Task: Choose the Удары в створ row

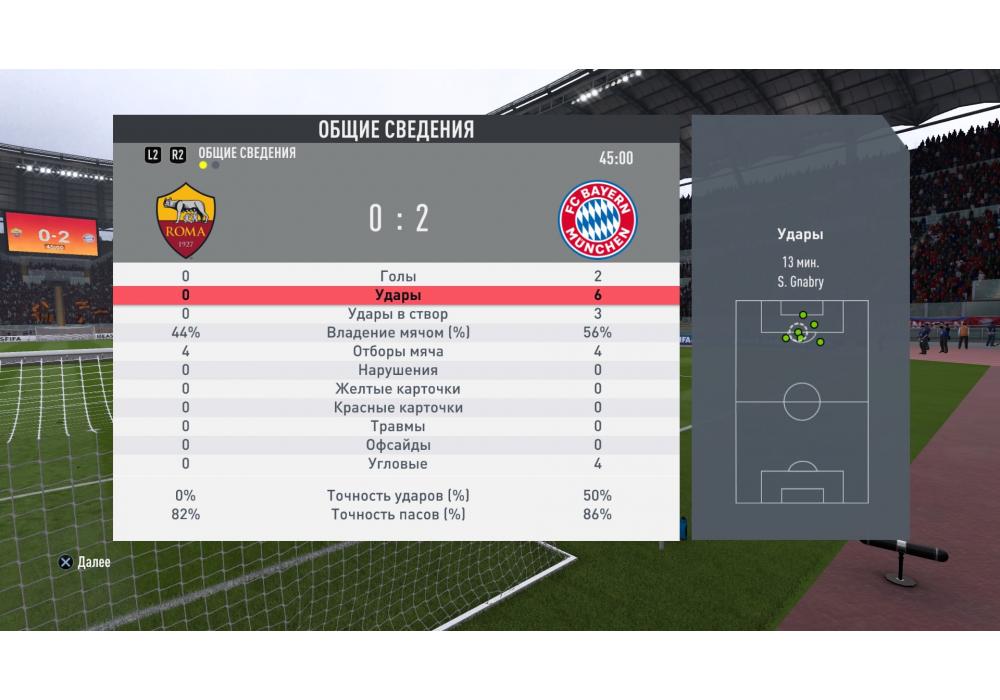Action: click(397, 314)
